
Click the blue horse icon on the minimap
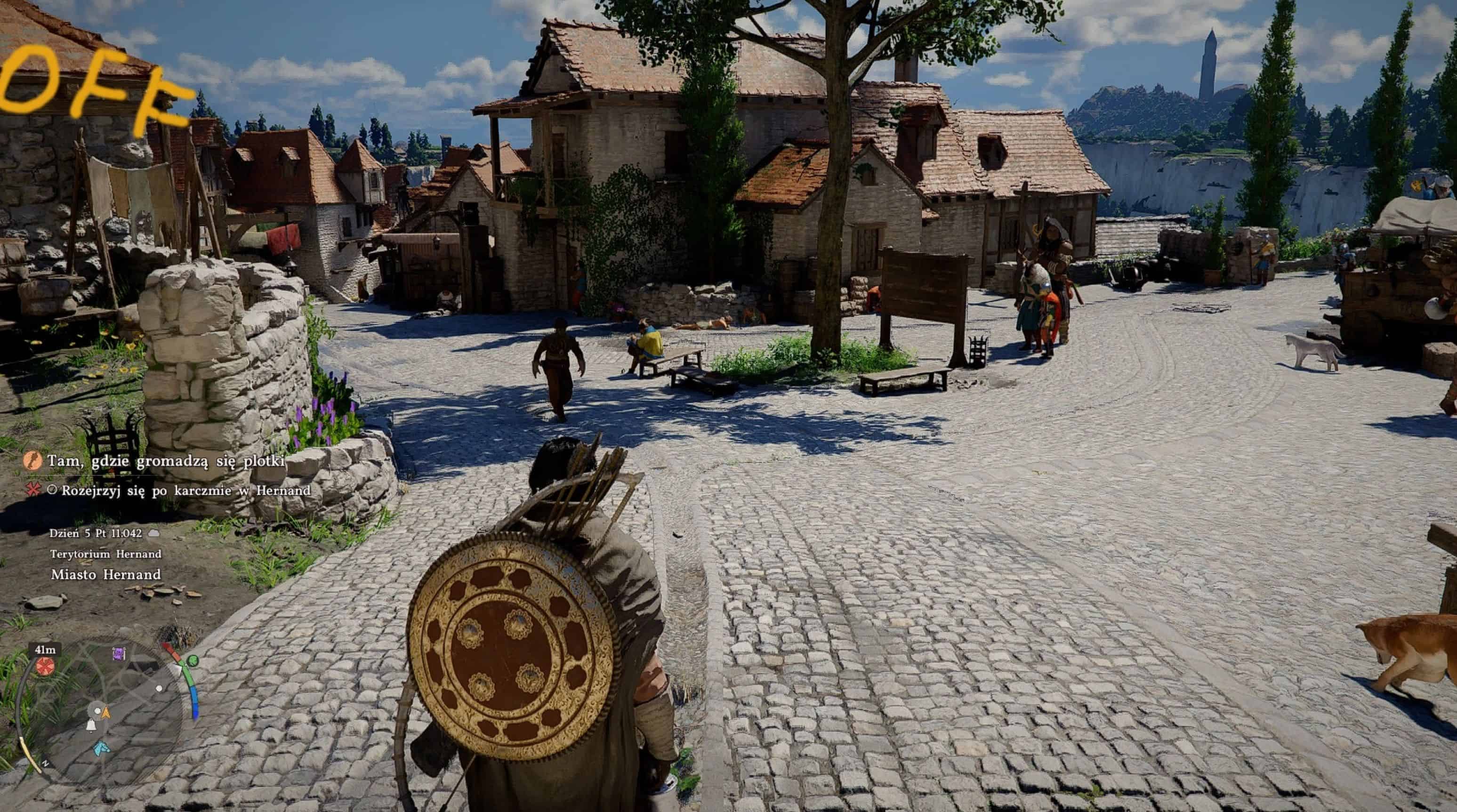[102, 748]
